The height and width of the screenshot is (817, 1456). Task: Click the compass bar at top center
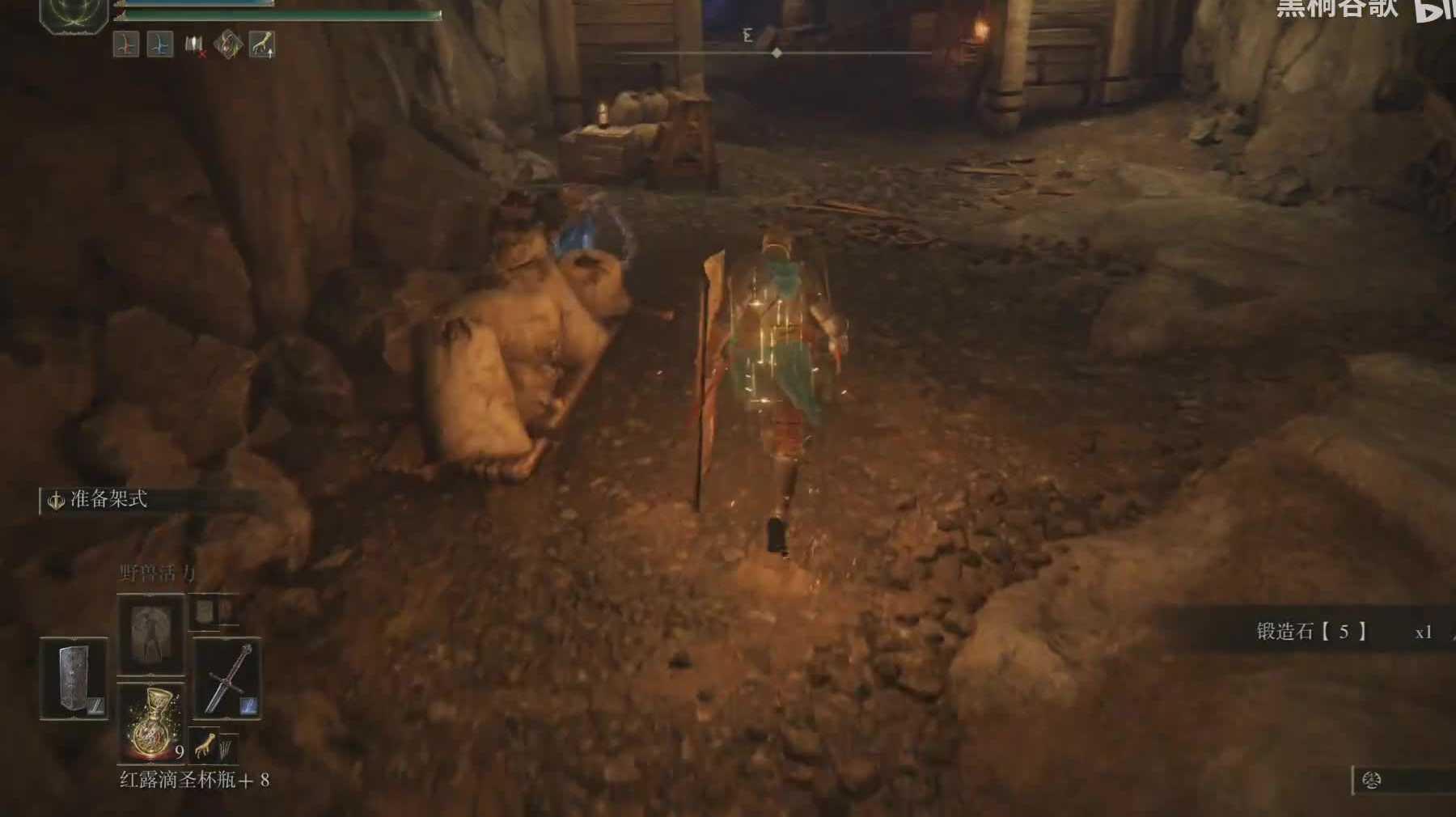point(775,53)
